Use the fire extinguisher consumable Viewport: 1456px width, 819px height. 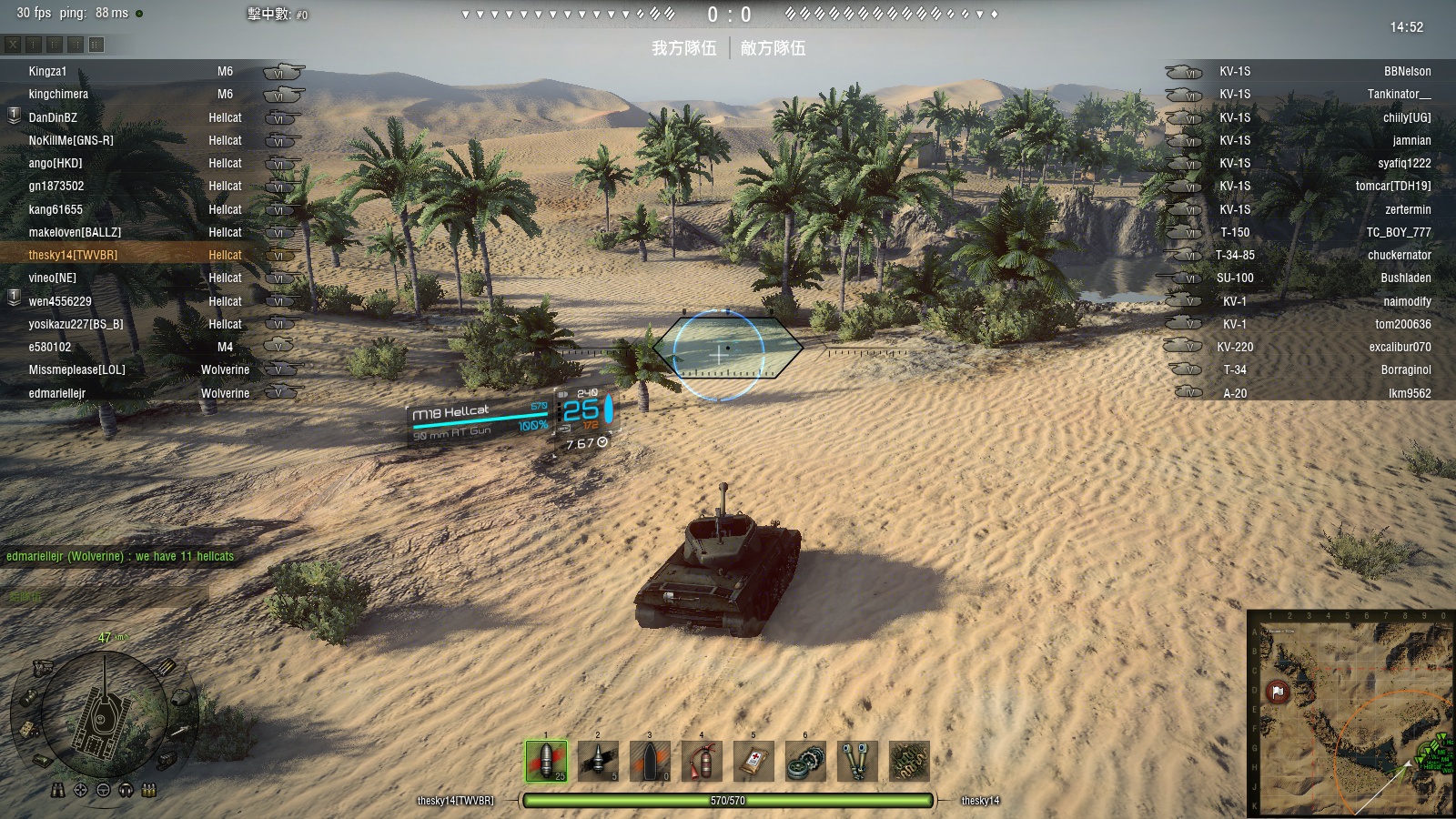click(702, 761)
